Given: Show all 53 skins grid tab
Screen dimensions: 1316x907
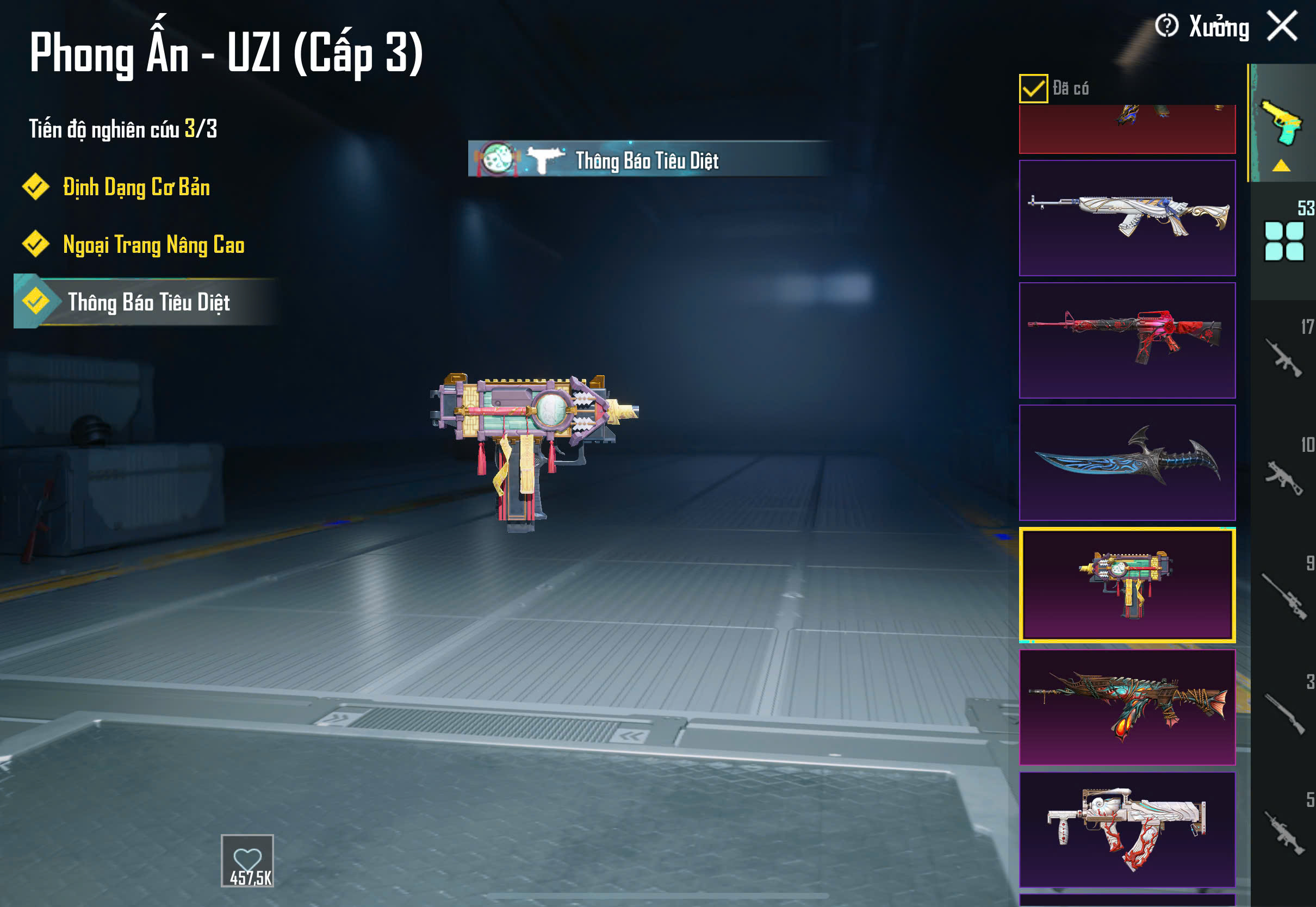Looking at the screenshot, I should [1283, 241].
